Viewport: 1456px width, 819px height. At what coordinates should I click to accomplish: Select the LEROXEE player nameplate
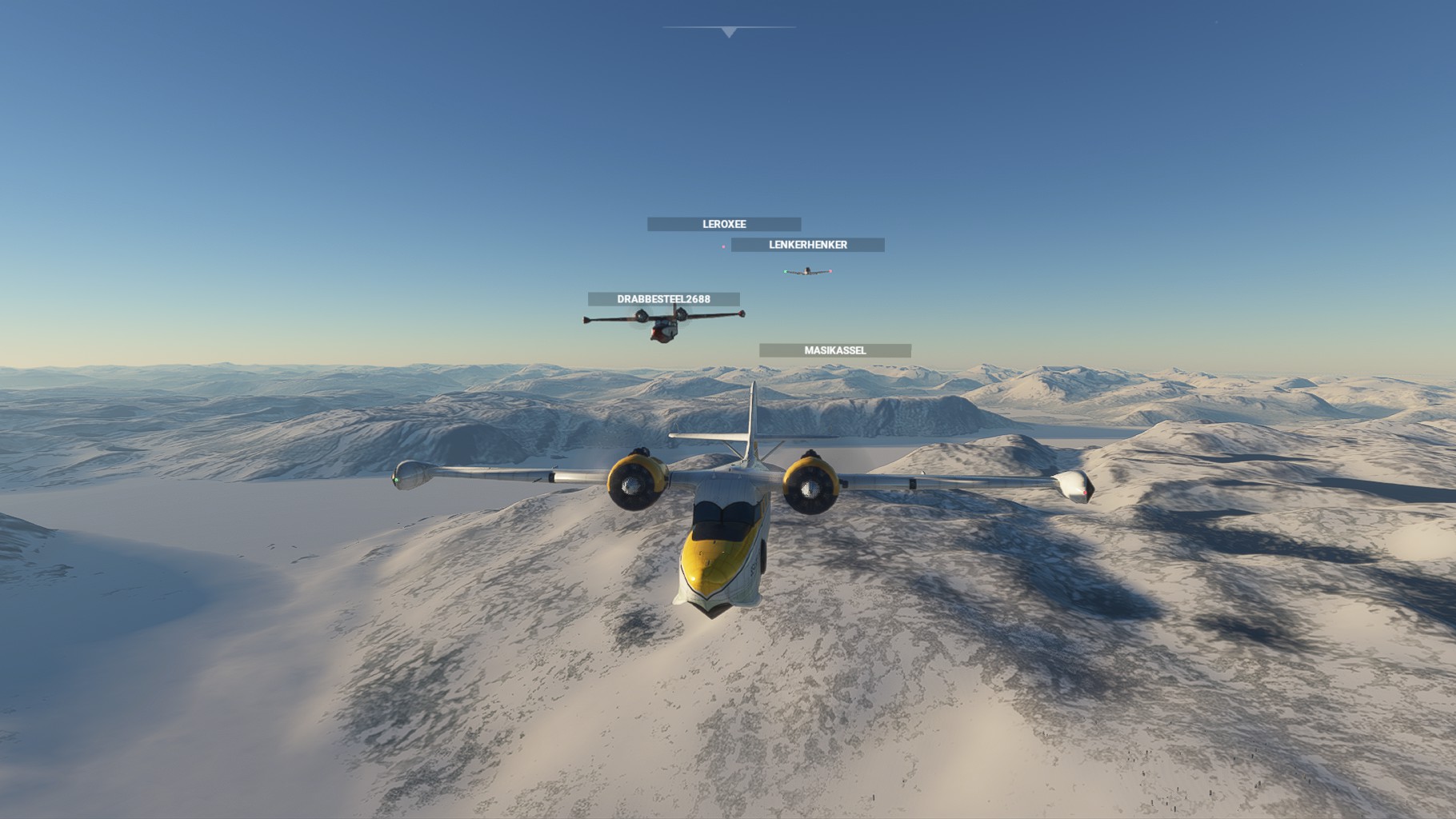coord(724,225)
